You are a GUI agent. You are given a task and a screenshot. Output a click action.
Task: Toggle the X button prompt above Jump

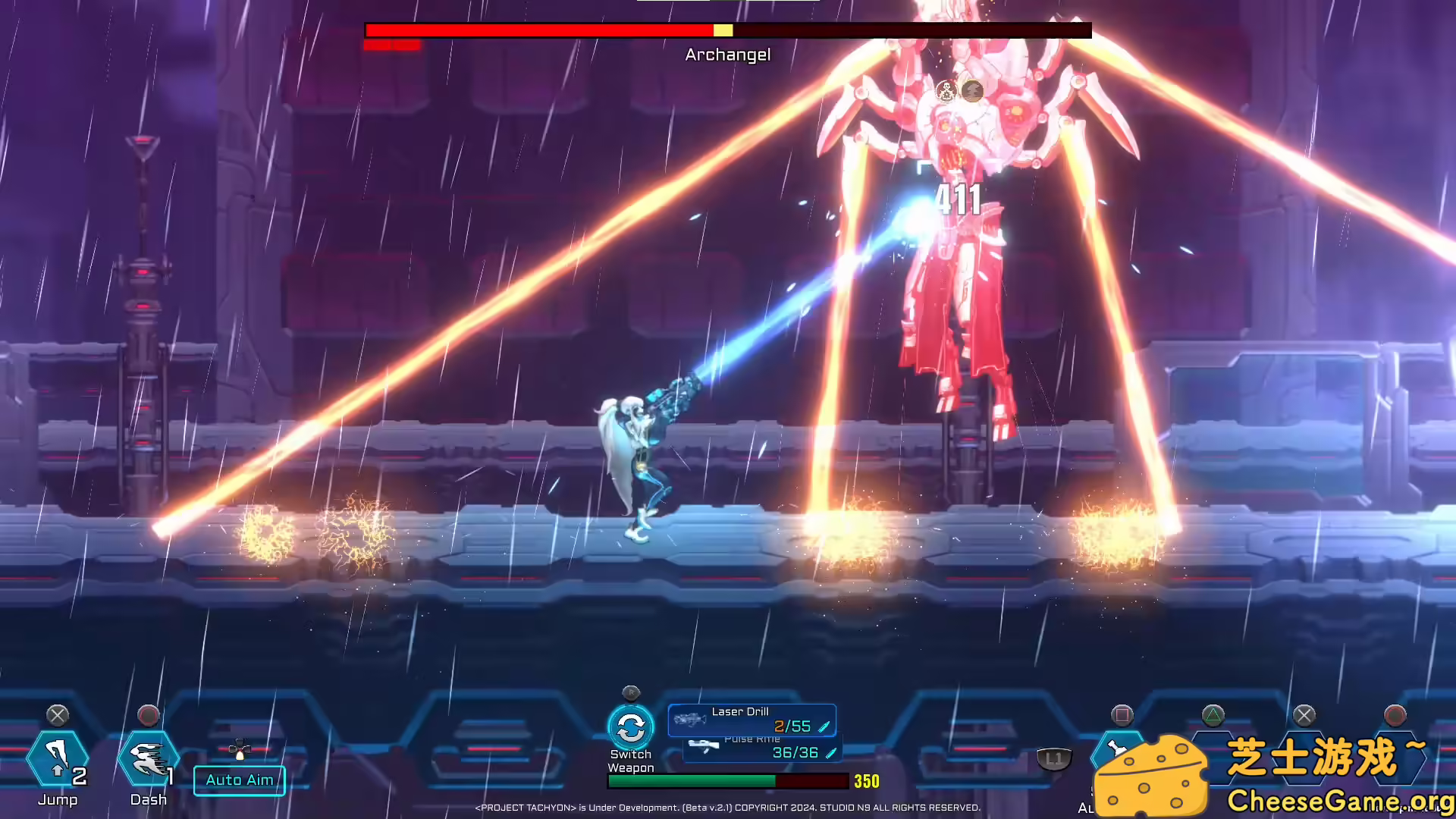pyautogui.click(x=58, y=714)
